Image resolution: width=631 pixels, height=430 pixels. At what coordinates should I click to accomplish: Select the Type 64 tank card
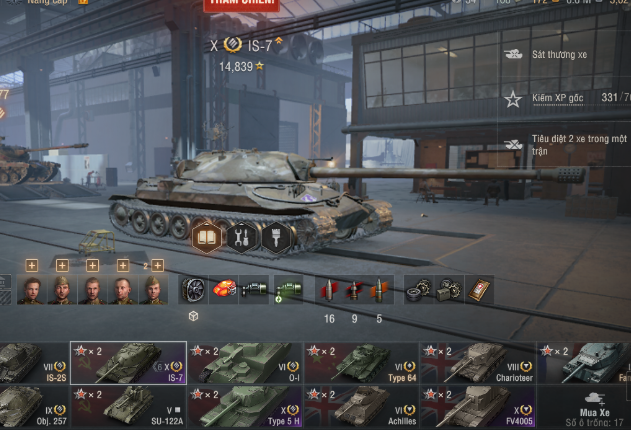point(362,363)
